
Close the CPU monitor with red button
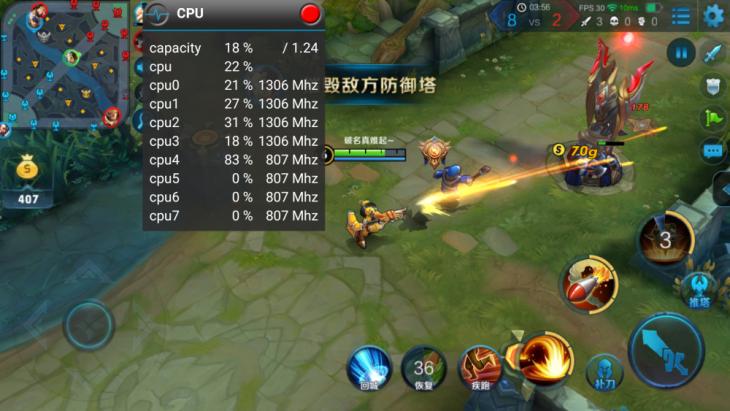click(310, 13)
